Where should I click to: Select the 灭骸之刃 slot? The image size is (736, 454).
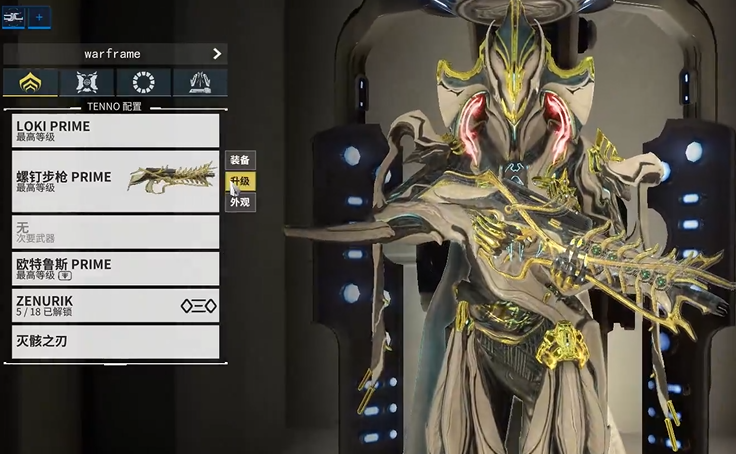pos(115,342)
